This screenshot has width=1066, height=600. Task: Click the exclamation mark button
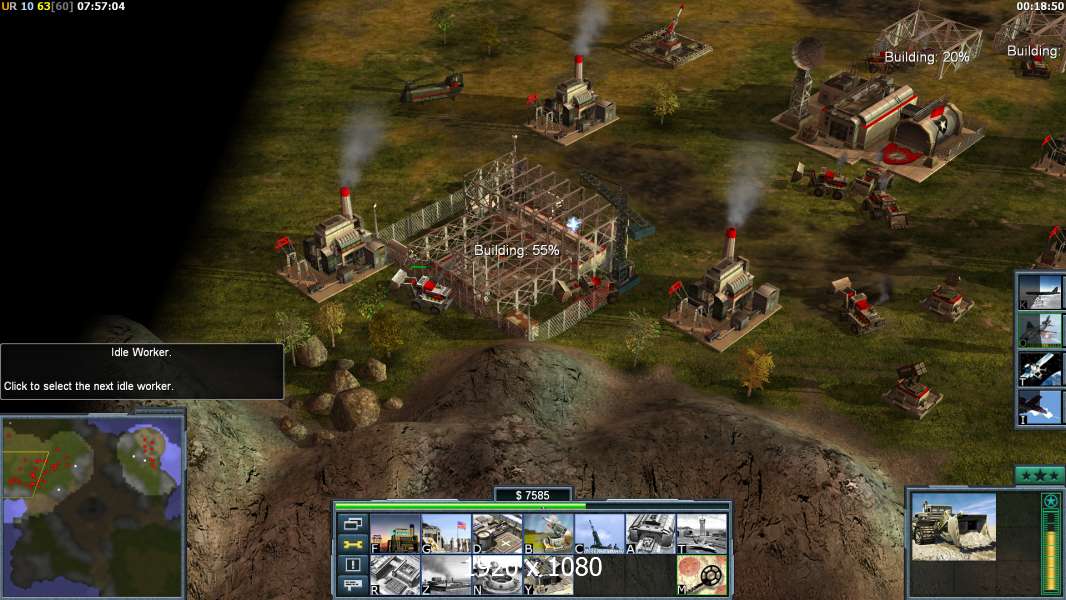tap(353, 565)
